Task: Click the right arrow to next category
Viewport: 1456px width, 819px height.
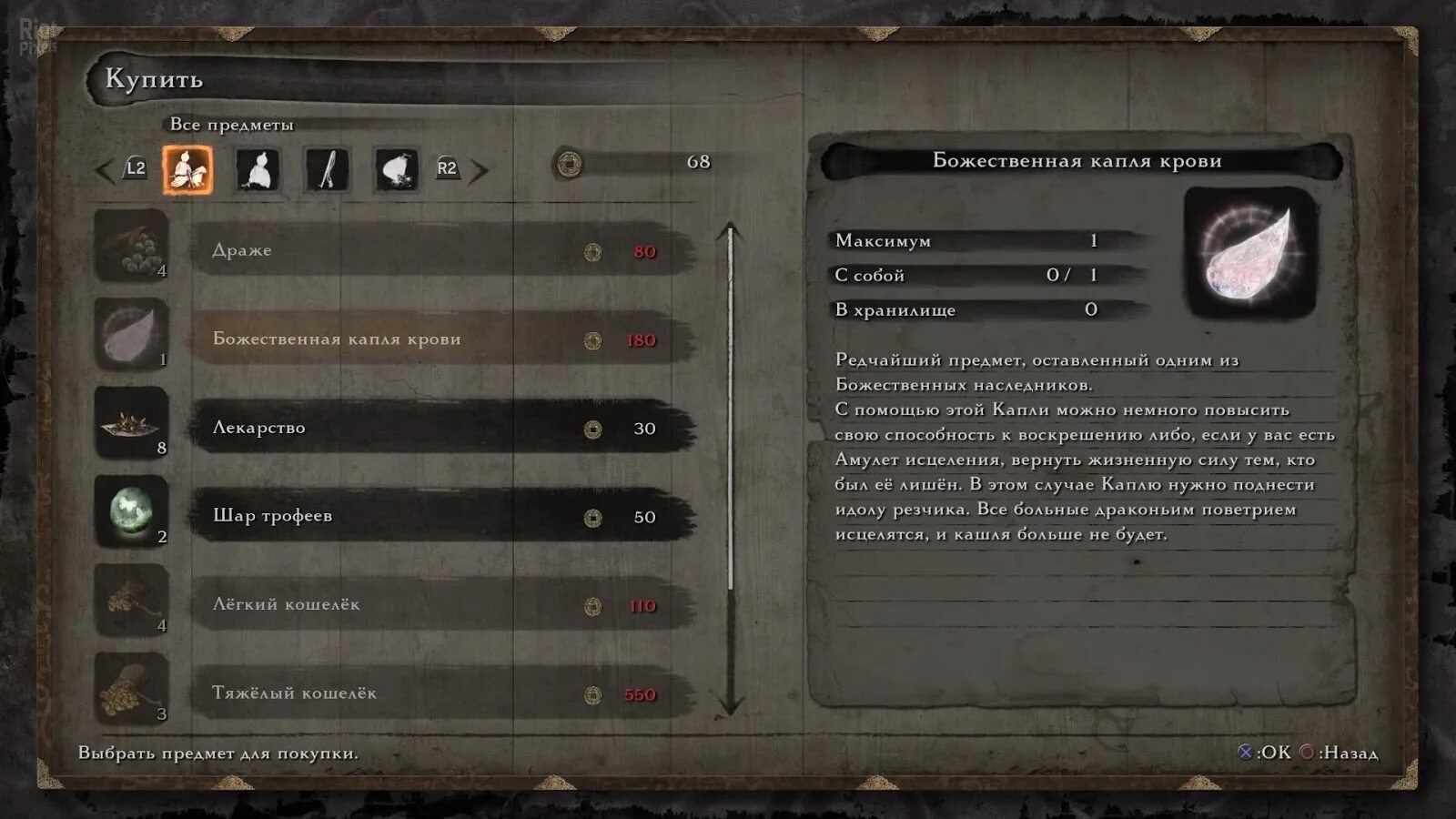Action: (479, 169)
